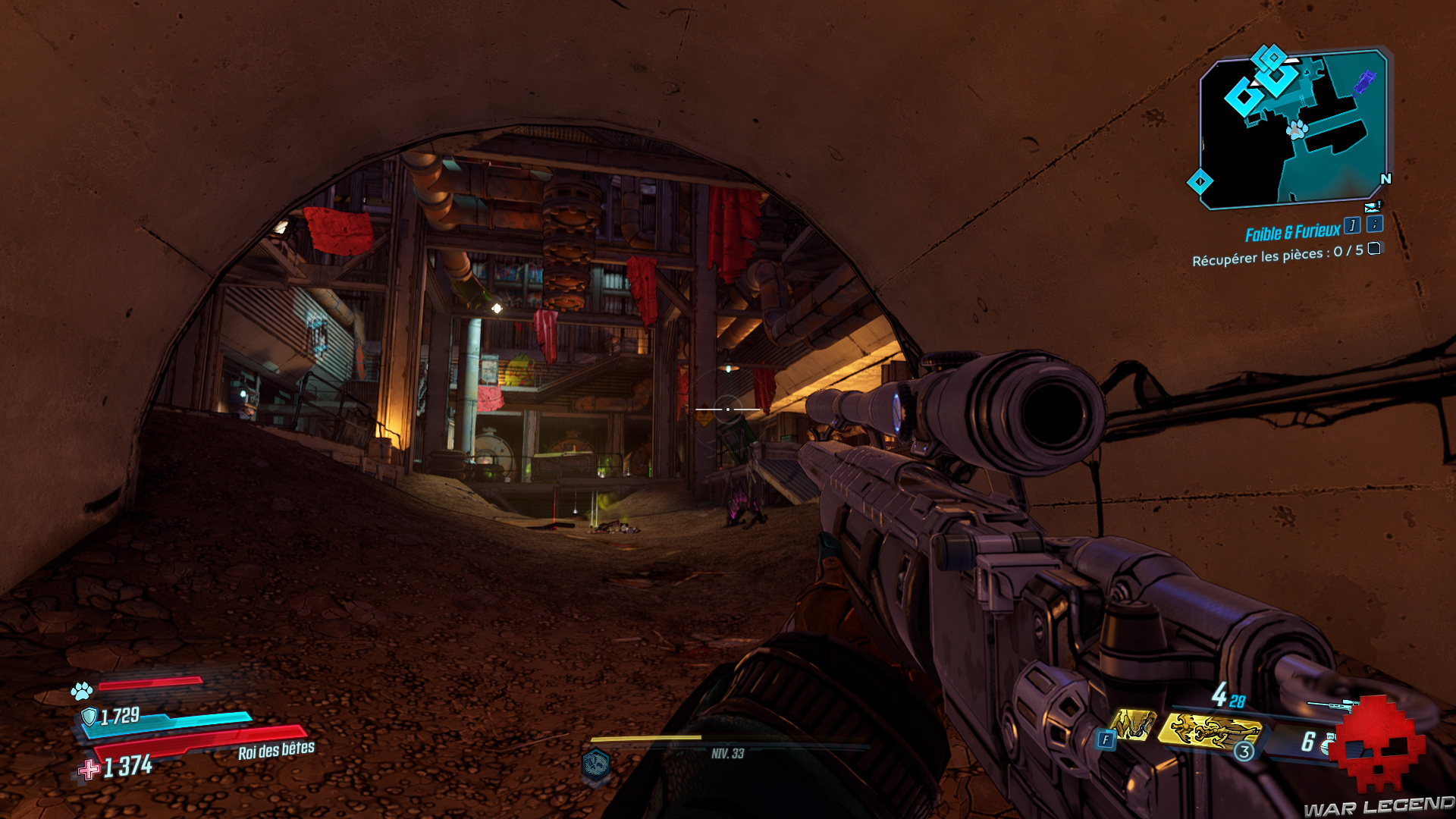The width and height of the screenshot is (1456, 819).
Task: Select the Faible & Furieux quest tracker
Action: (1292, 232)
